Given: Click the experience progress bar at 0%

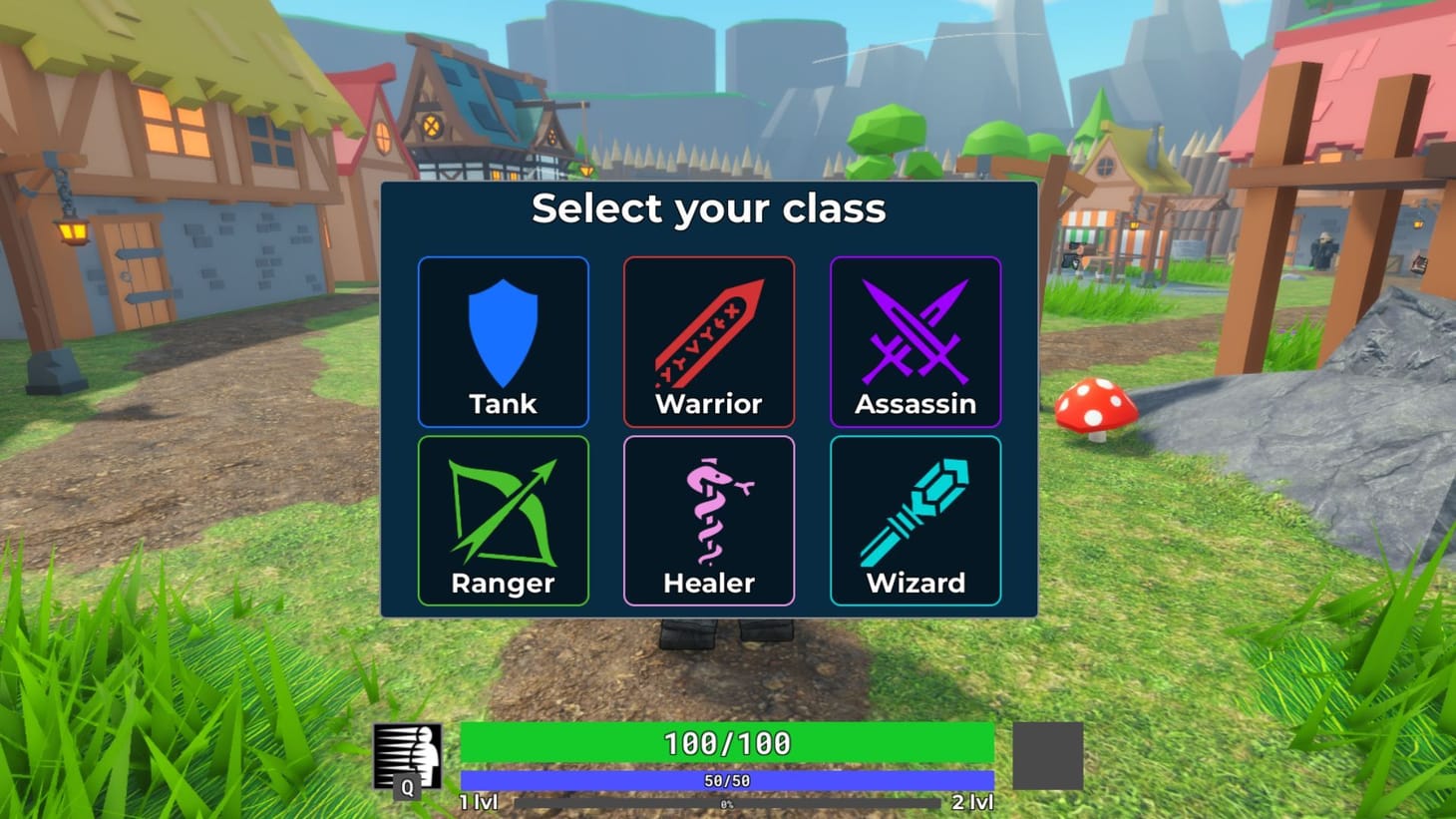Looking at the screenshot, I should [x=727, y=801].
